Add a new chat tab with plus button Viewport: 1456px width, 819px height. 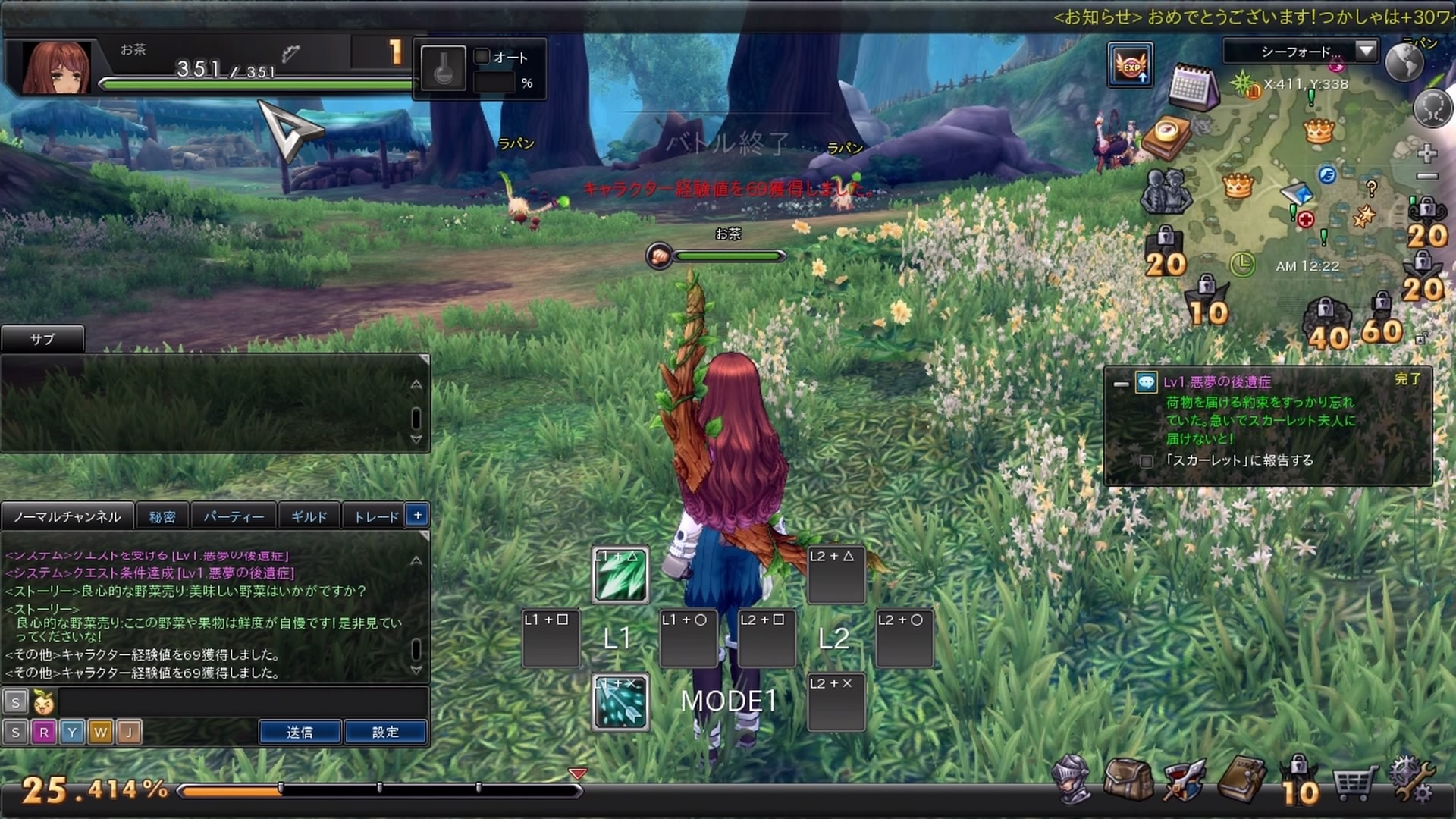click(x=418, y=516)
